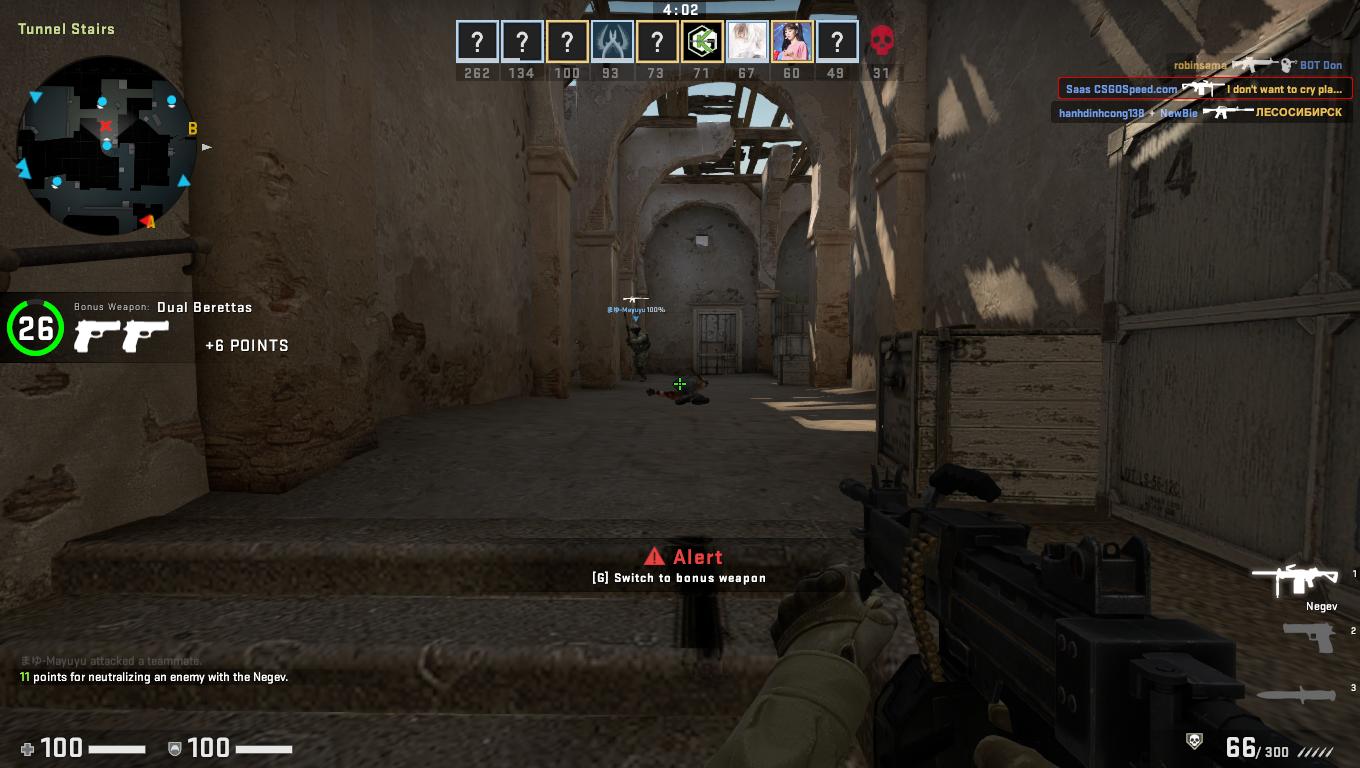This screenshot has height=768, width=1360.
Task: Click the B site marker on radar
Action: point(193,128)
